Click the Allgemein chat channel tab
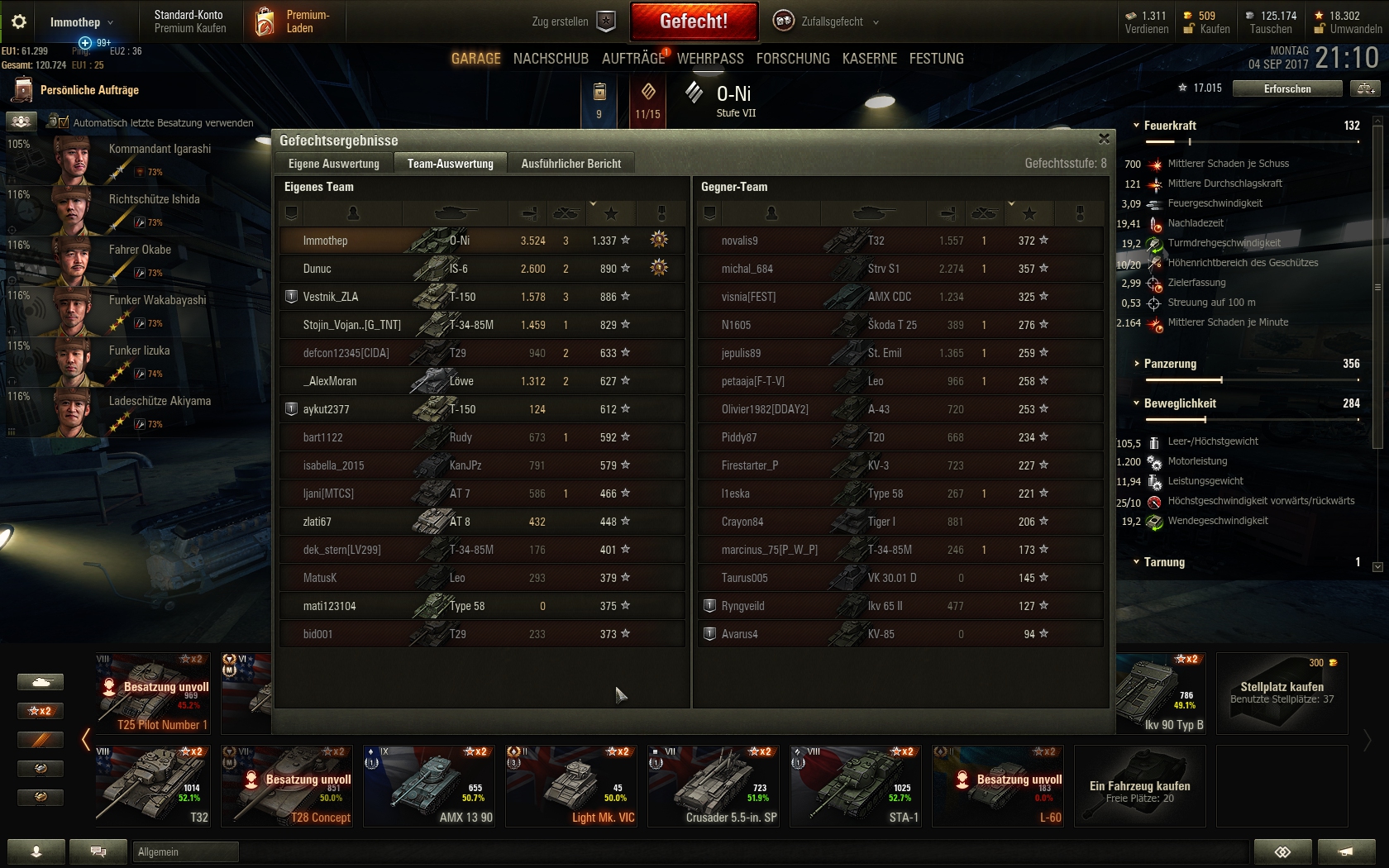1389x868 pixels. click(185, 851)
